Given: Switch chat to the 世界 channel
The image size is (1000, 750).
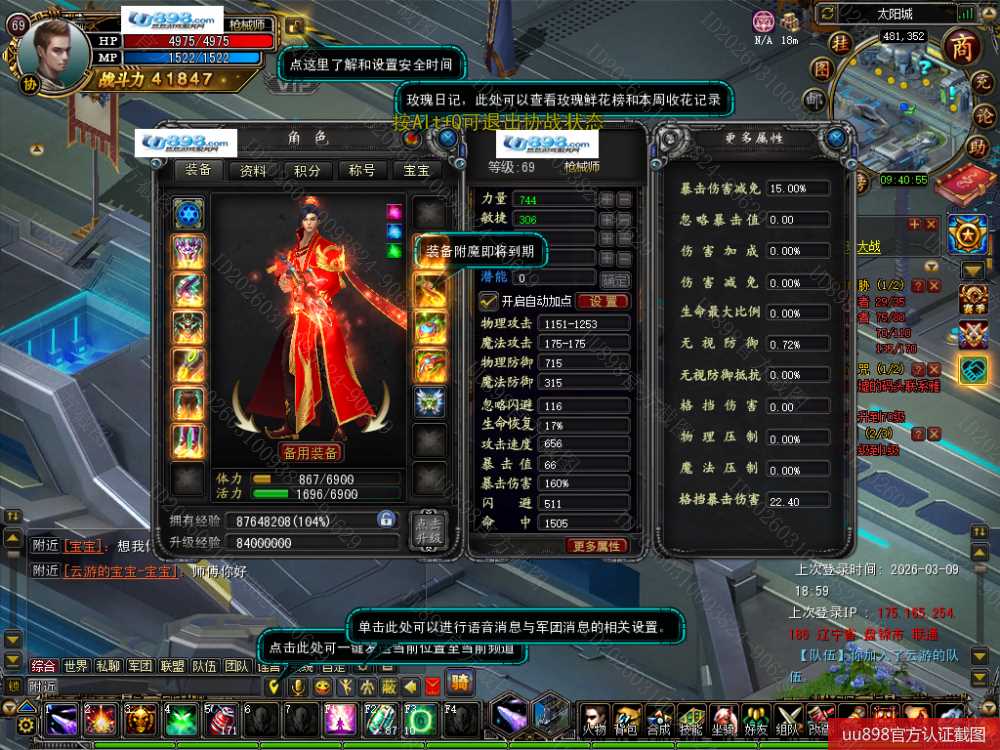Looking at the screenshot, I should [76, 665].
